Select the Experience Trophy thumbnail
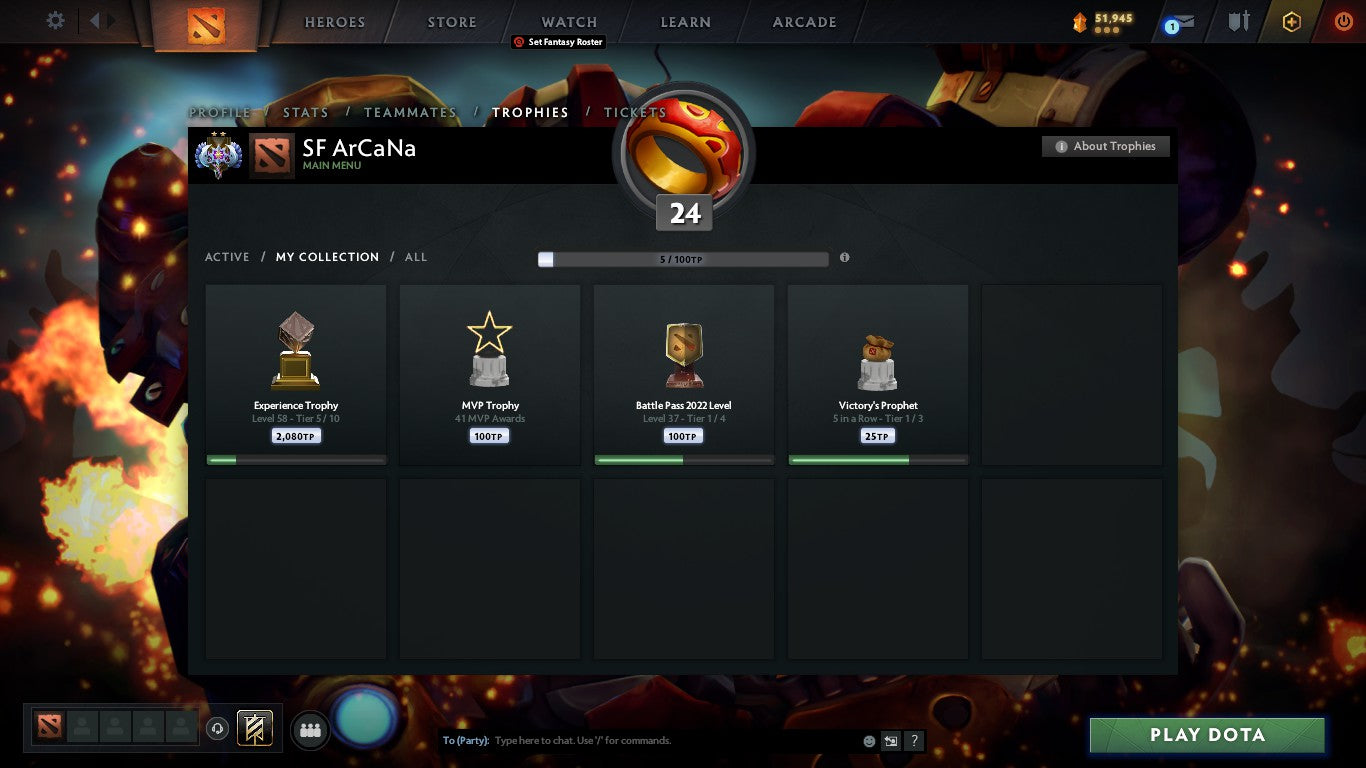Image resolution: width=1366 pixels, height=768 pixels. (x=295, y=348)
